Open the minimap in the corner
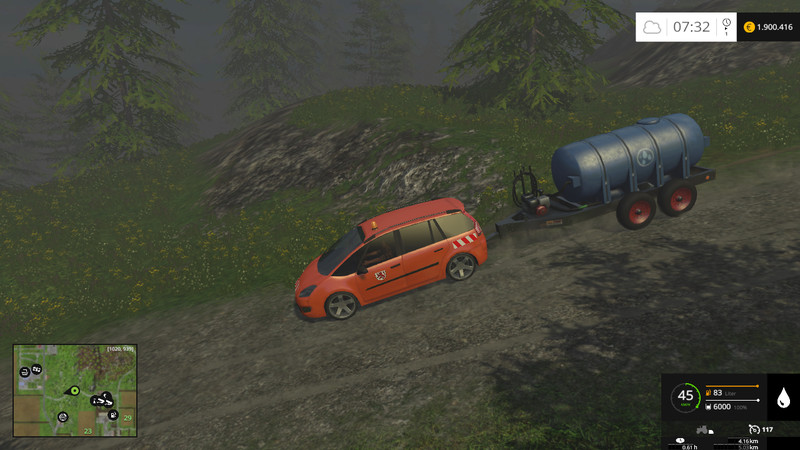The image size is (800, 450). (75, 390)
